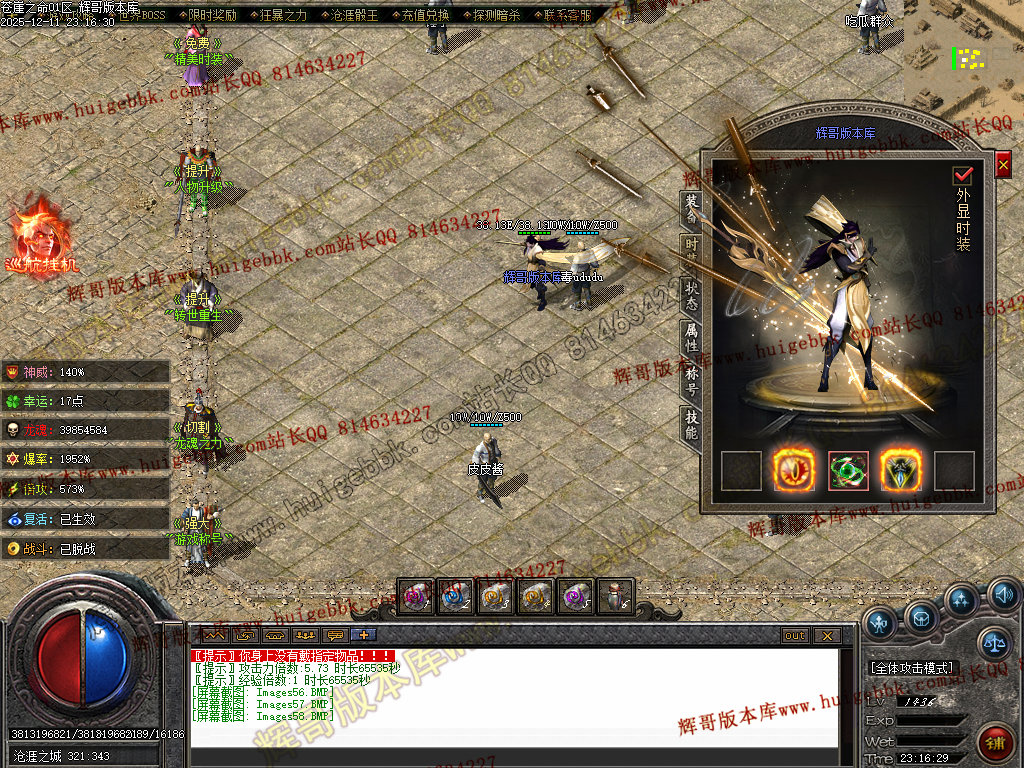The height and width of the screenshot is (768, 1024).
Task: Close the chat window
Action: click(827, 635)
